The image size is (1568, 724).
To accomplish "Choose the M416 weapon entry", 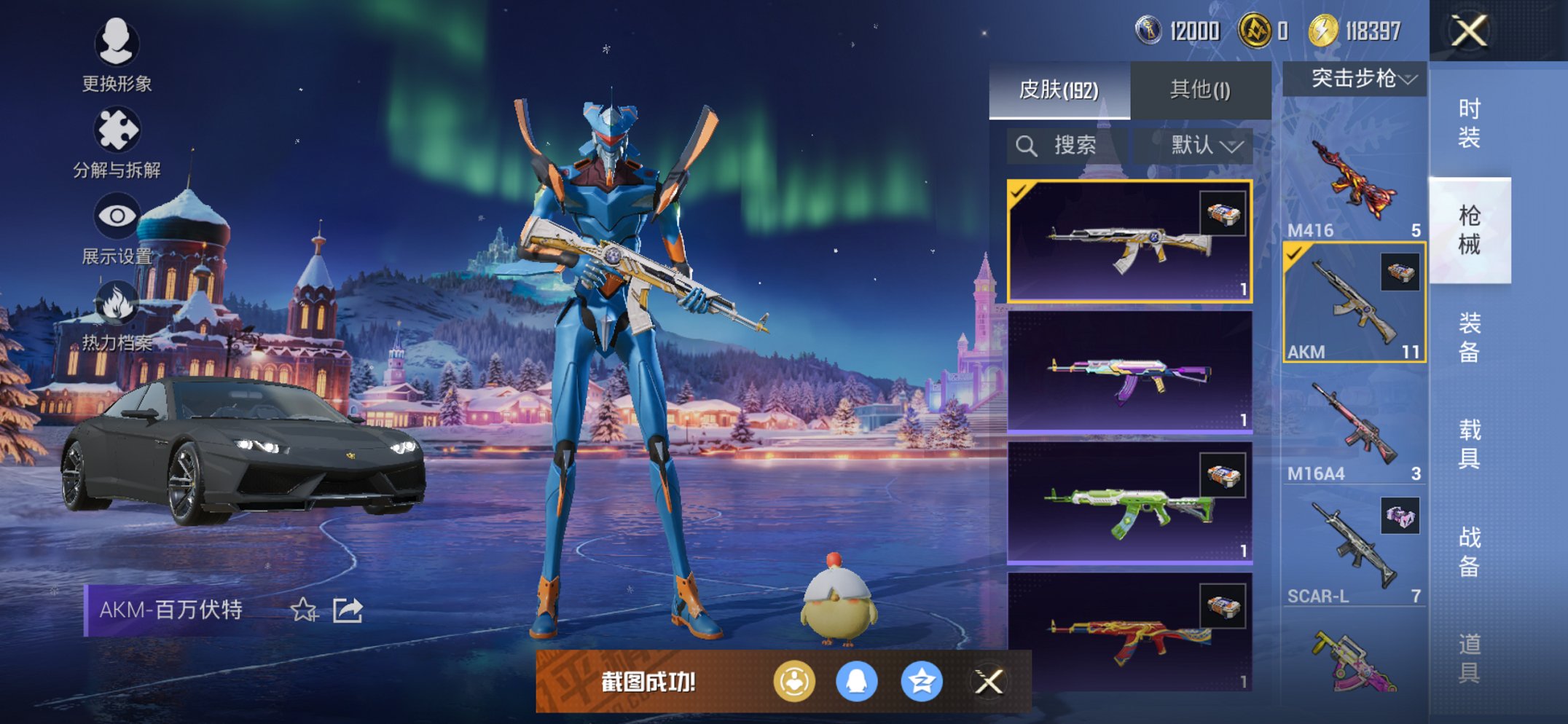I will point(1354,182).
